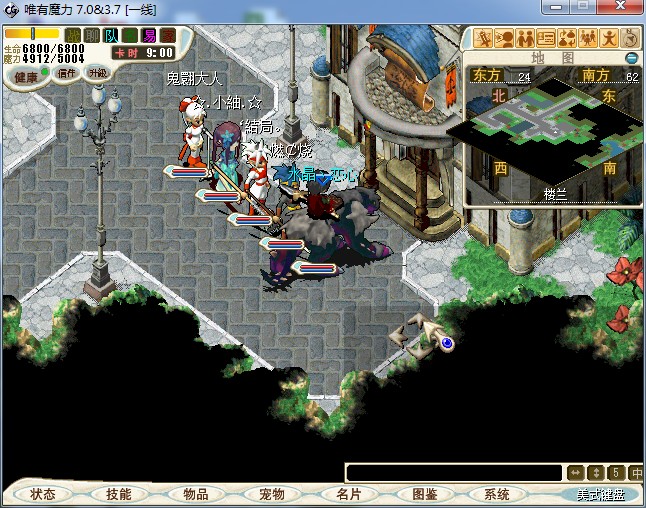This screenshot has width=646, height=508.
Task: Toggle the 聊 chat switch
Action: [x=91, y=36]
